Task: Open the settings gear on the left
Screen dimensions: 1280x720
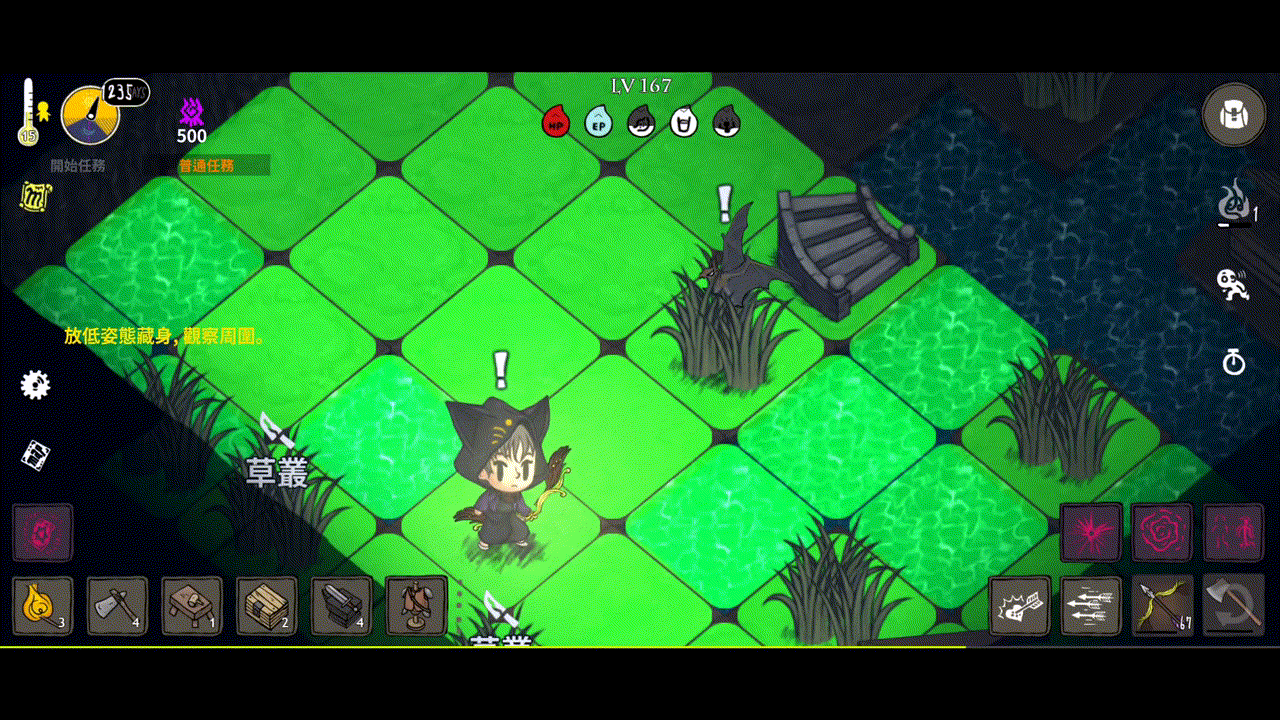Action: [35, 383]
